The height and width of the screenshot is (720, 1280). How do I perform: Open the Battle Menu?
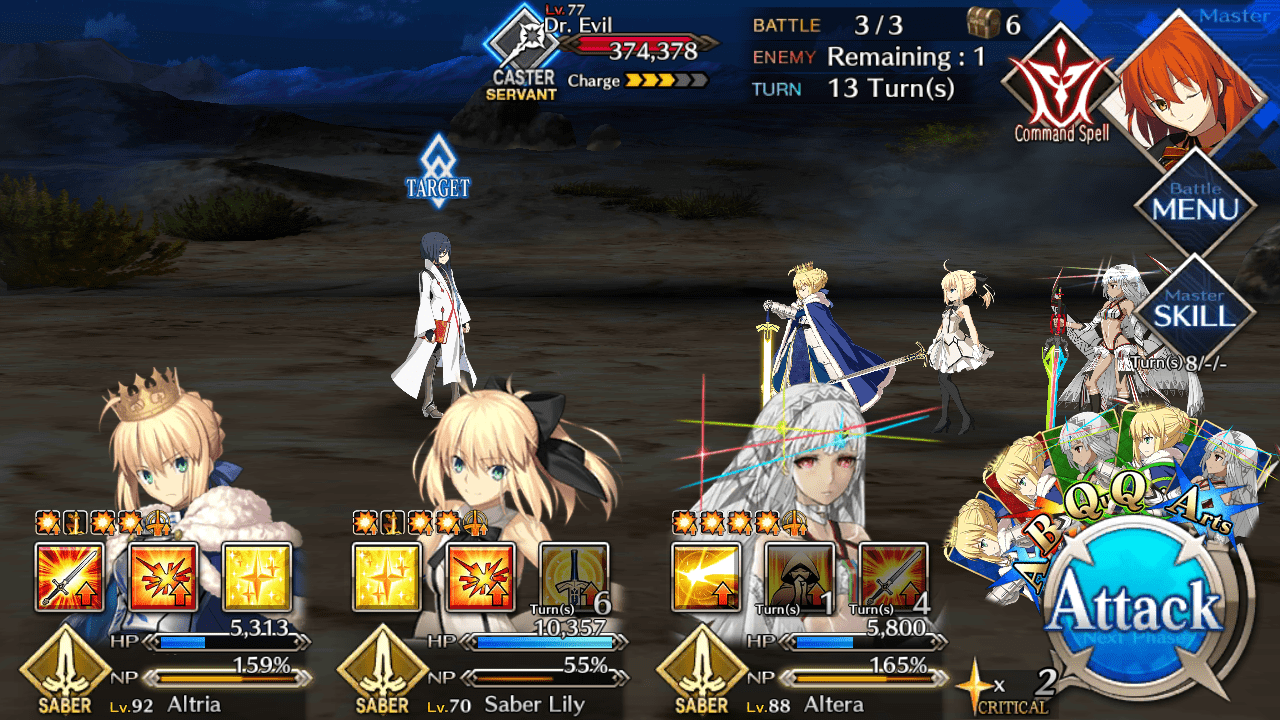click(x=1195, y=203)
